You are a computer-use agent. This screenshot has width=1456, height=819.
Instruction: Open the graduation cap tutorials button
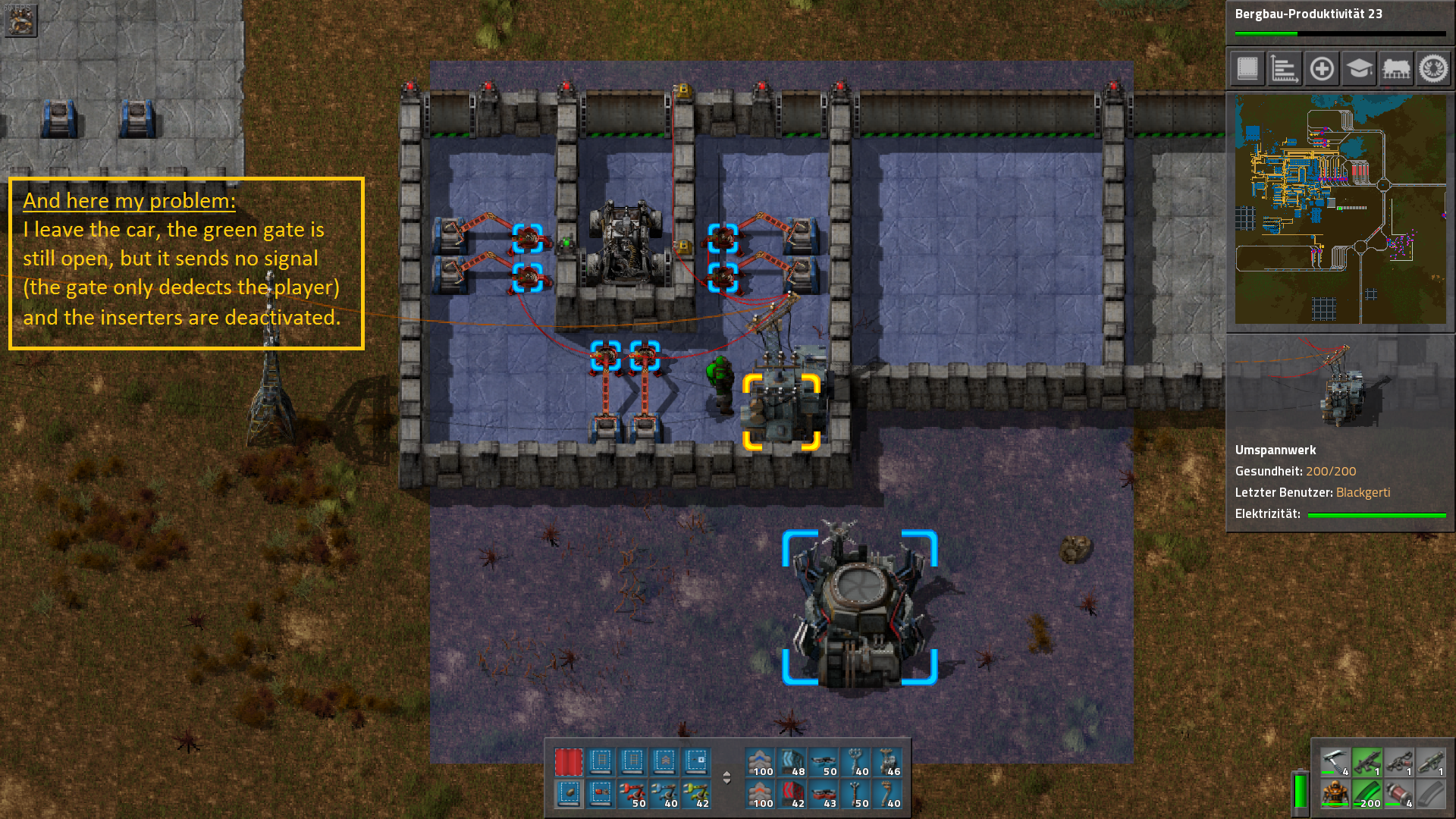point(1359,69)
